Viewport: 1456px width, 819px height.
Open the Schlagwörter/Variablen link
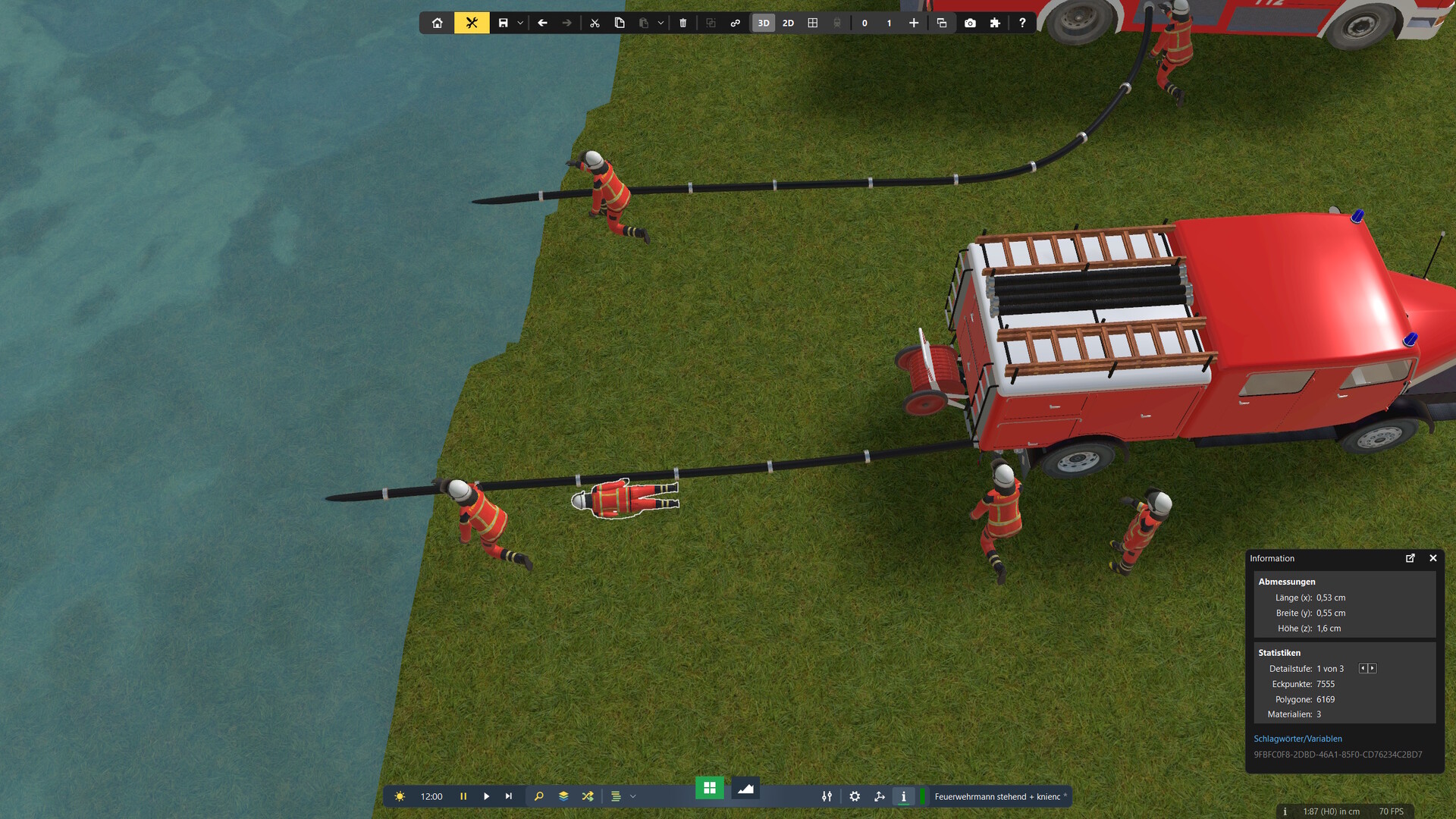pos(1298,739)
